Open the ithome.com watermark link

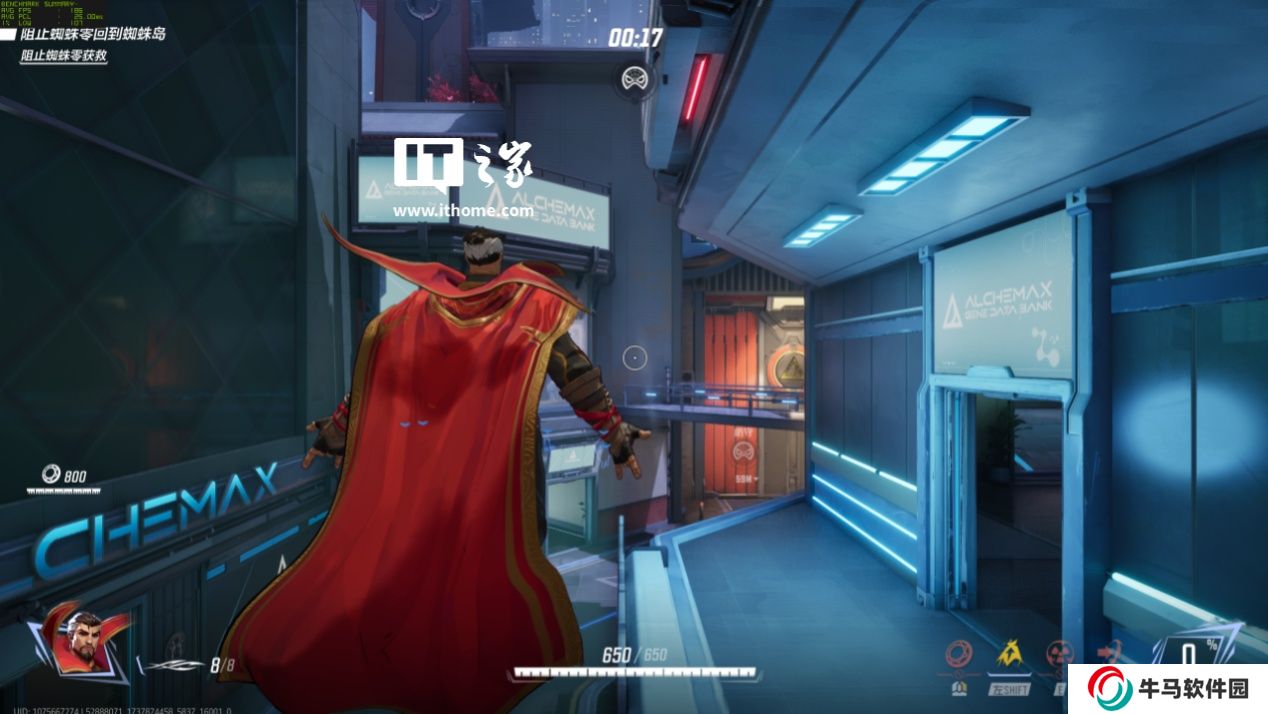click(462, 210)
